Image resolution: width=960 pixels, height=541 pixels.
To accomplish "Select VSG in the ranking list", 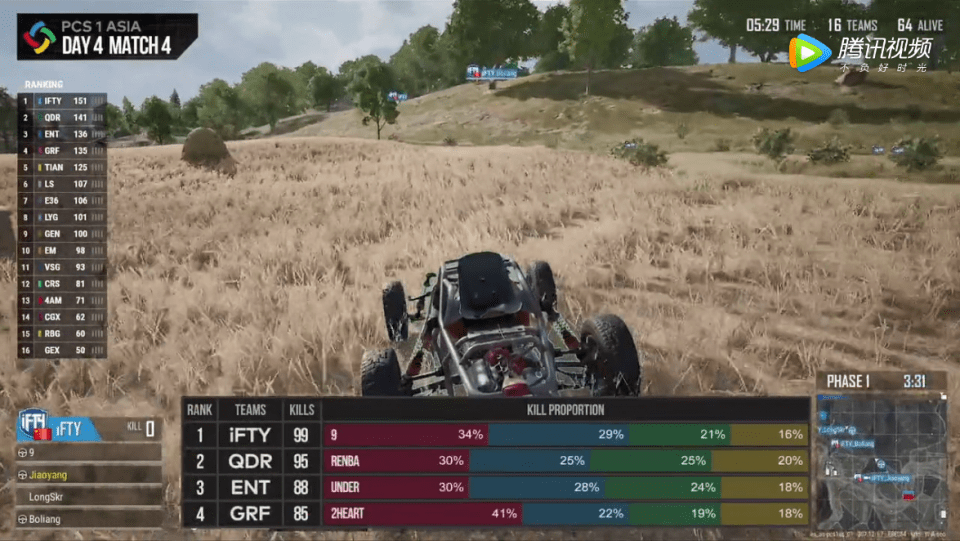I will (x=62, y=267).
